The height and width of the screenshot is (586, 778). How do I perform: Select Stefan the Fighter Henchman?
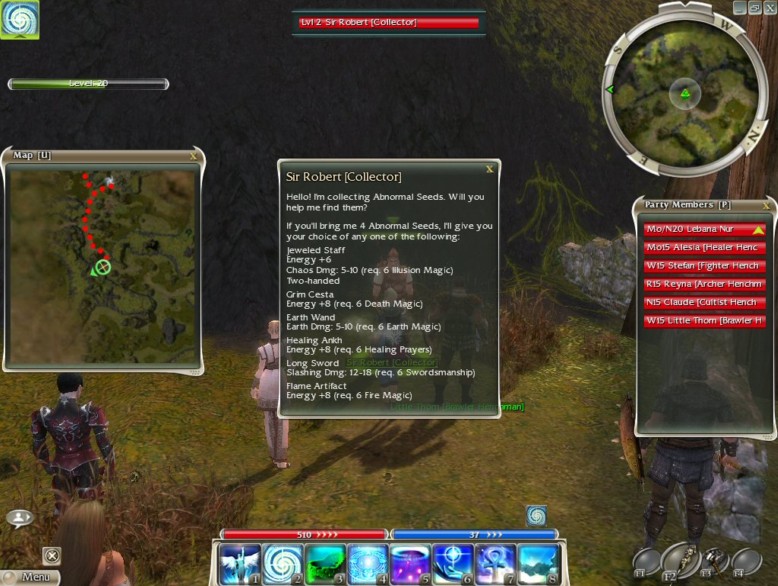[704, 266]
